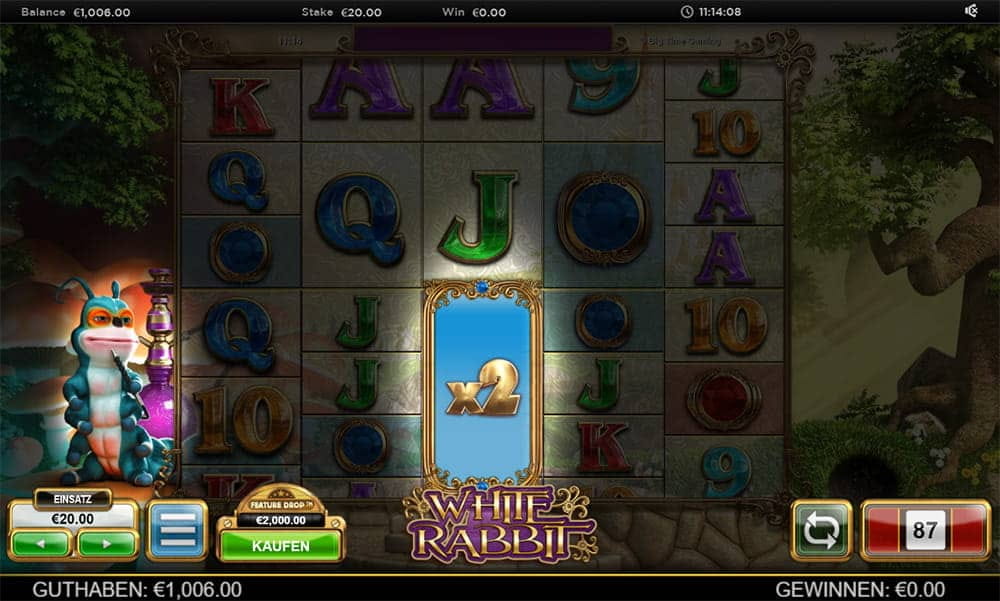Image resolution: width=1000 pixels, height=601 pixels.
Task: Buy the Feature Drop with KAUFEN
Action: tap(280, 546)
